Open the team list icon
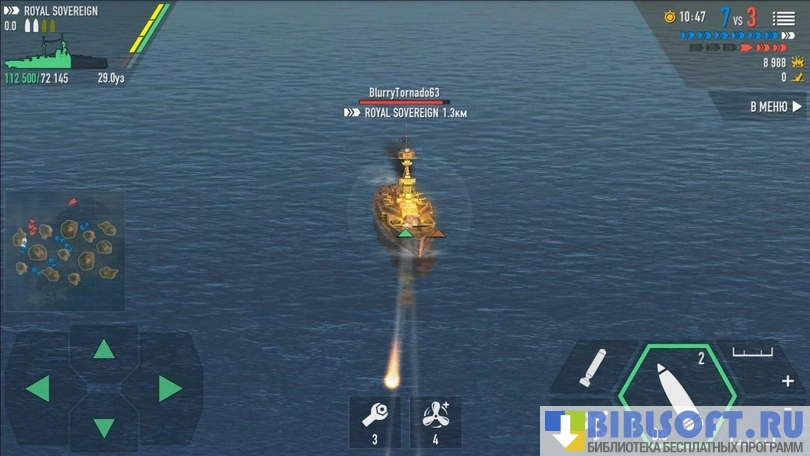This screenshot has height=456, width=810. point(784,18)
